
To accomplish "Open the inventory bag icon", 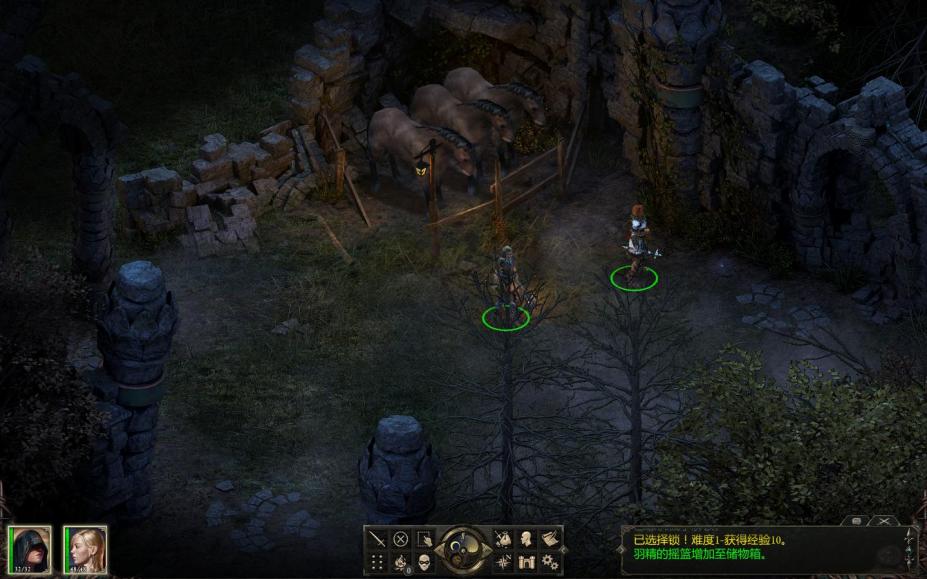I will (502, 538).
